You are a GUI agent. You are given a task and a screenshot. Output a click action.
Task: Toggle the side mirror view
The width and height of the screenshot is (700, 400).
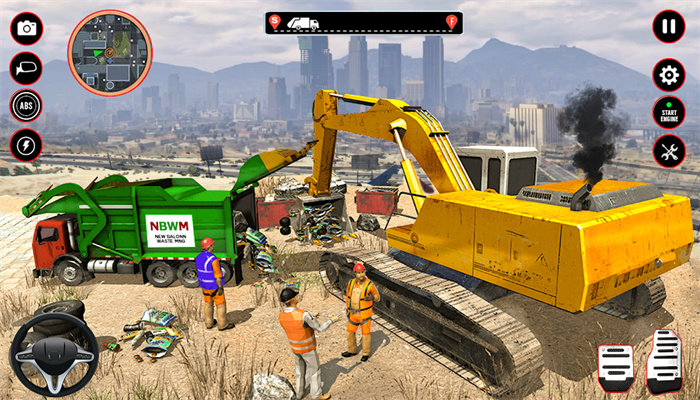(x=26, y=68)
